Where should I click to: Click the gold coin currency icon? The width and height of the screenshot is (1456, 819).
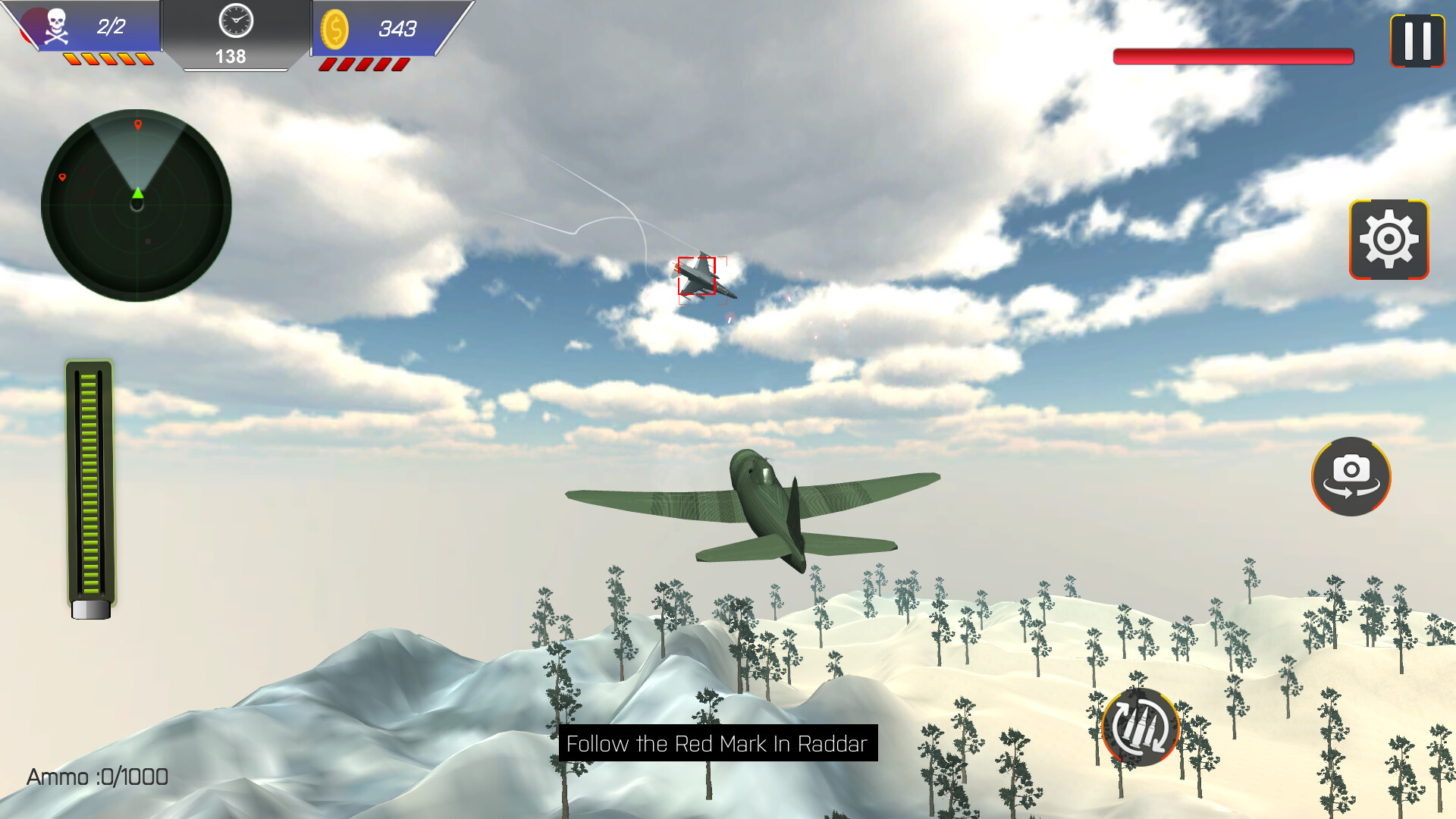coord(336,30)
